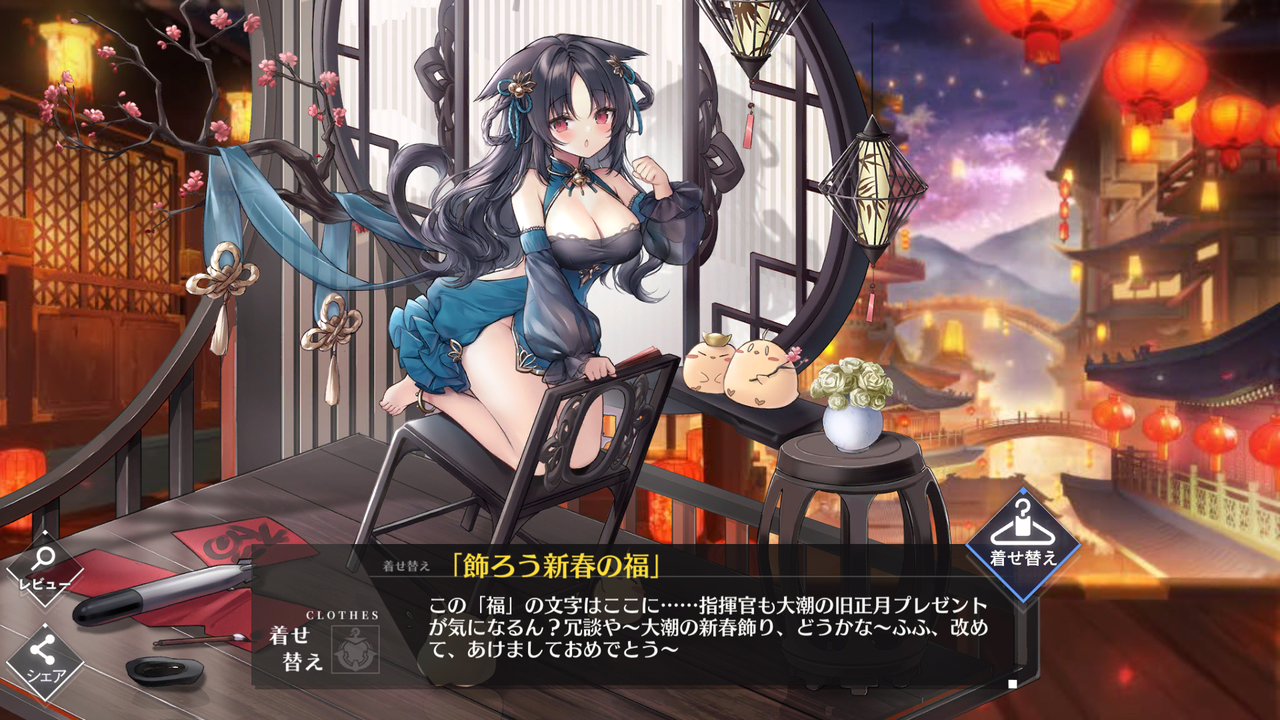Advance the dialogue by clicking the message text
The height and width of the screenshot is (720, 1280).
pos(700,625)
